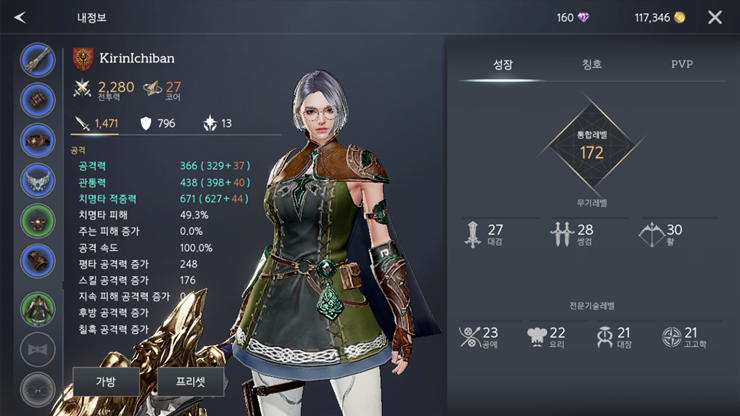Select the weapon equipment slot
740x416 pixels.
click(x=38, y=60)
